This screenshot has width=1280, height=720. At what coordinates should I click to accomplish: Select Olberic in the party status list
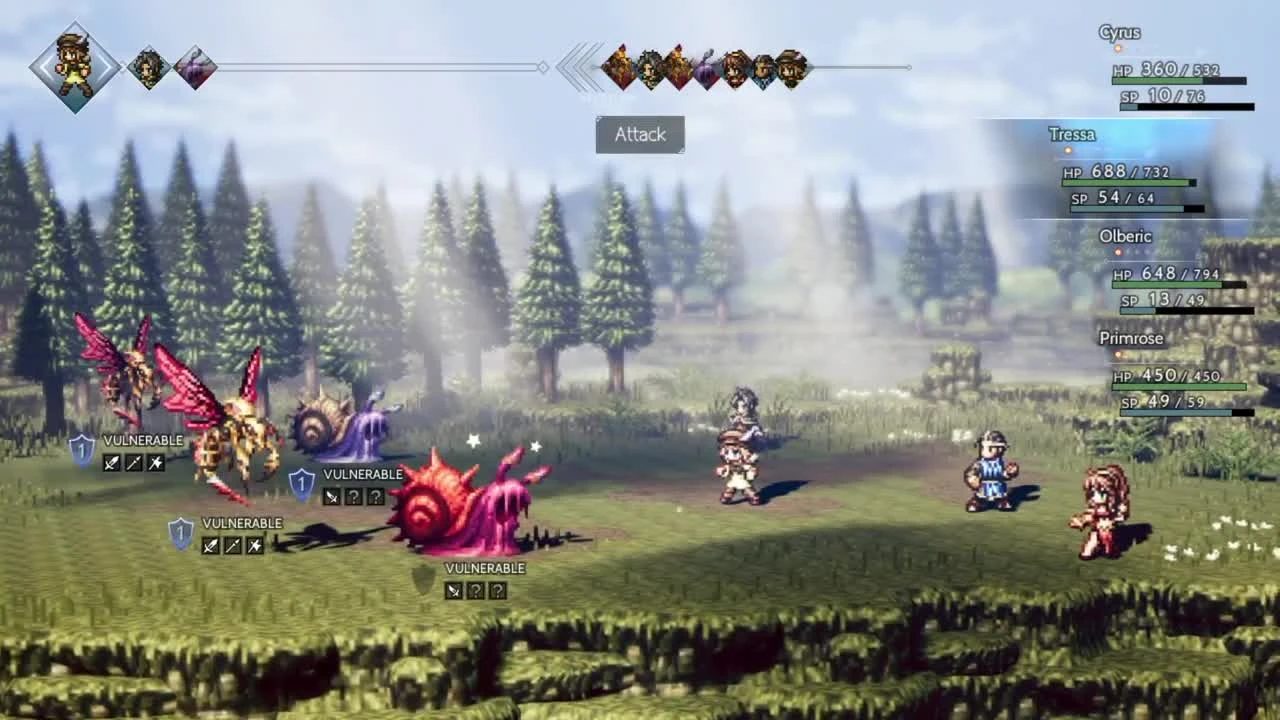tap(1125, 236)
